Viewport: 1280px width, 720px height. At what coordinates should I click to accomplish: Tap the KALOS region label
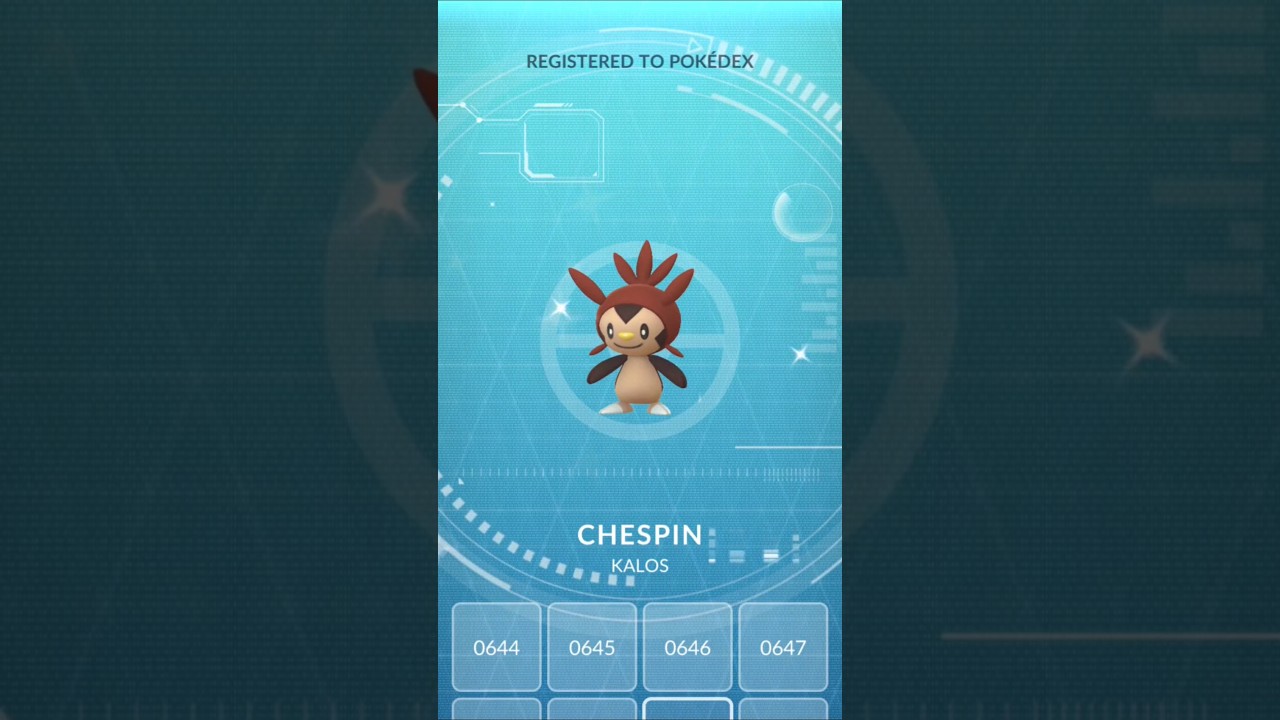tap(640, 566)
